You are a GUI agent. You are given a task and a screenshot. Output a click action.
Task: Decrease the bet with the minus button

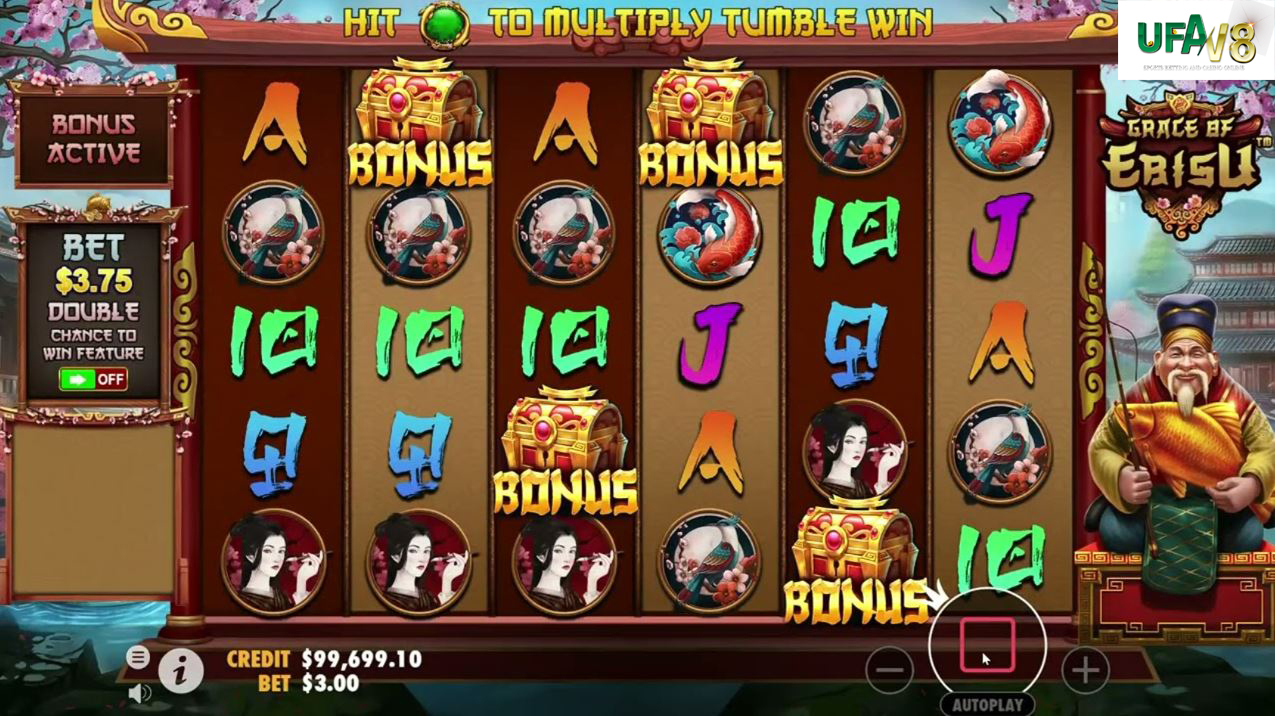pos(889,670)
